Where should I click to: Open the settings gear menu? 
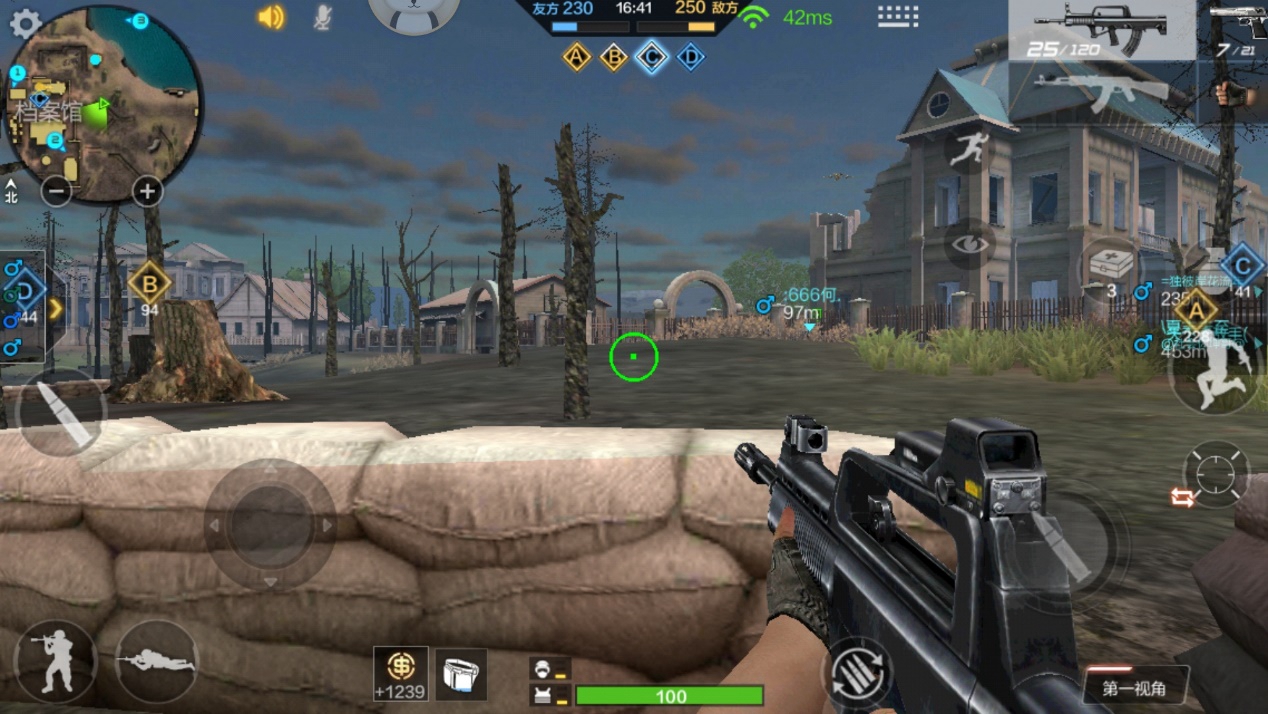tap(25, 23)
